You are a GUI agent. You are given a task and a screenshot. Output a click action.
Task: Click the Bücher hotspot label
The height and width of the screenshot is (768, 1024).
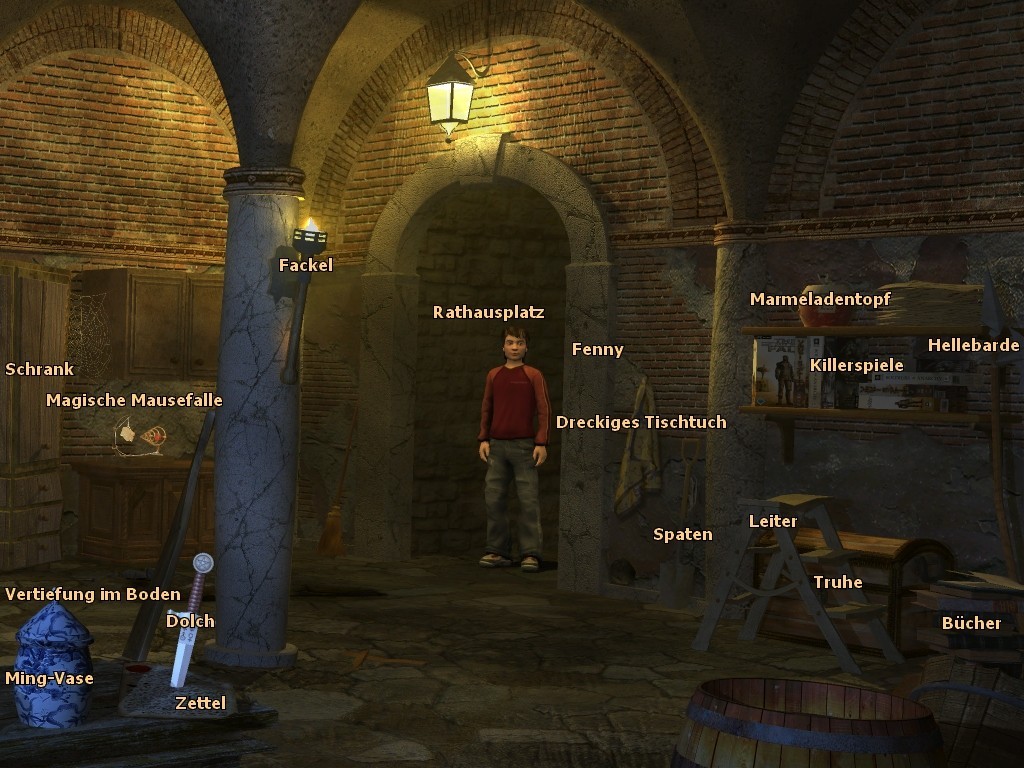point(971,623)
